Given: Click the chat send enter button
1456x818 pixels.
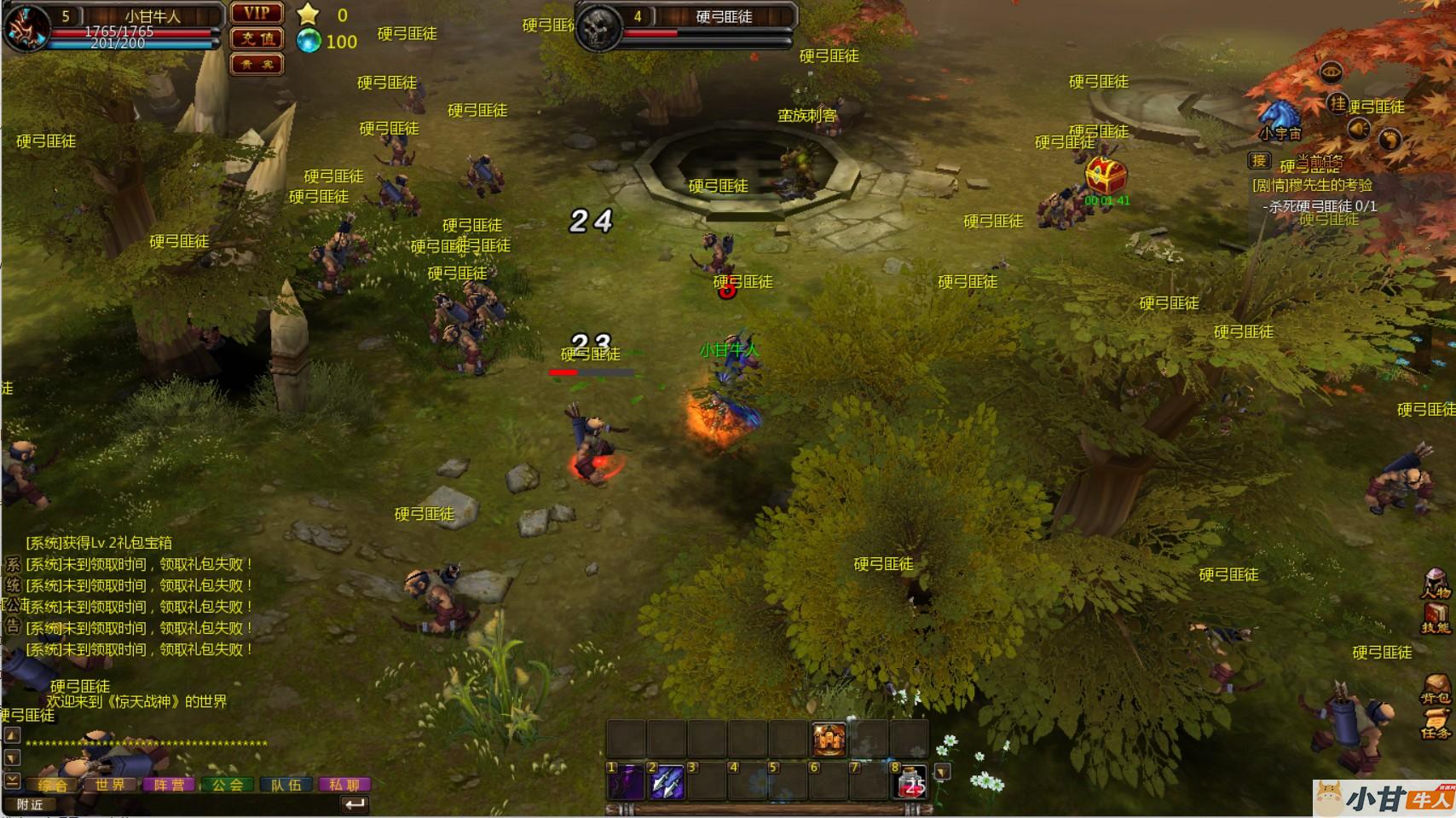Looking at the screenshot, I should pyautogui.click(x=354, y=804).
